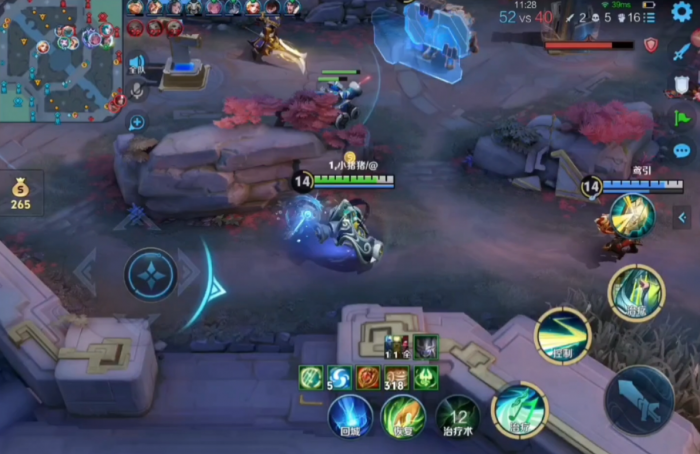The height and width of the screenshot is (454, 700).
Task: Cast the 控制 ability
Action: 563,335
